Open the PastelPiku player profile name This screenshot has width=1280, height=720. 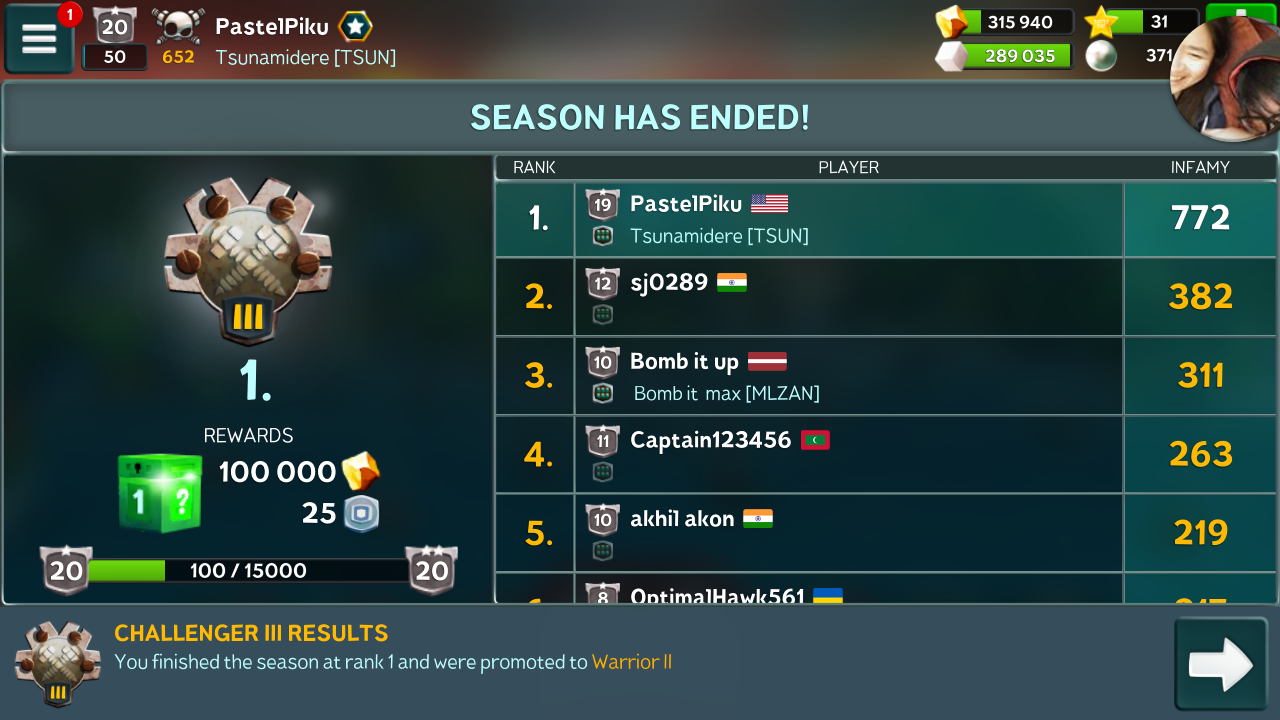[272, 27]
